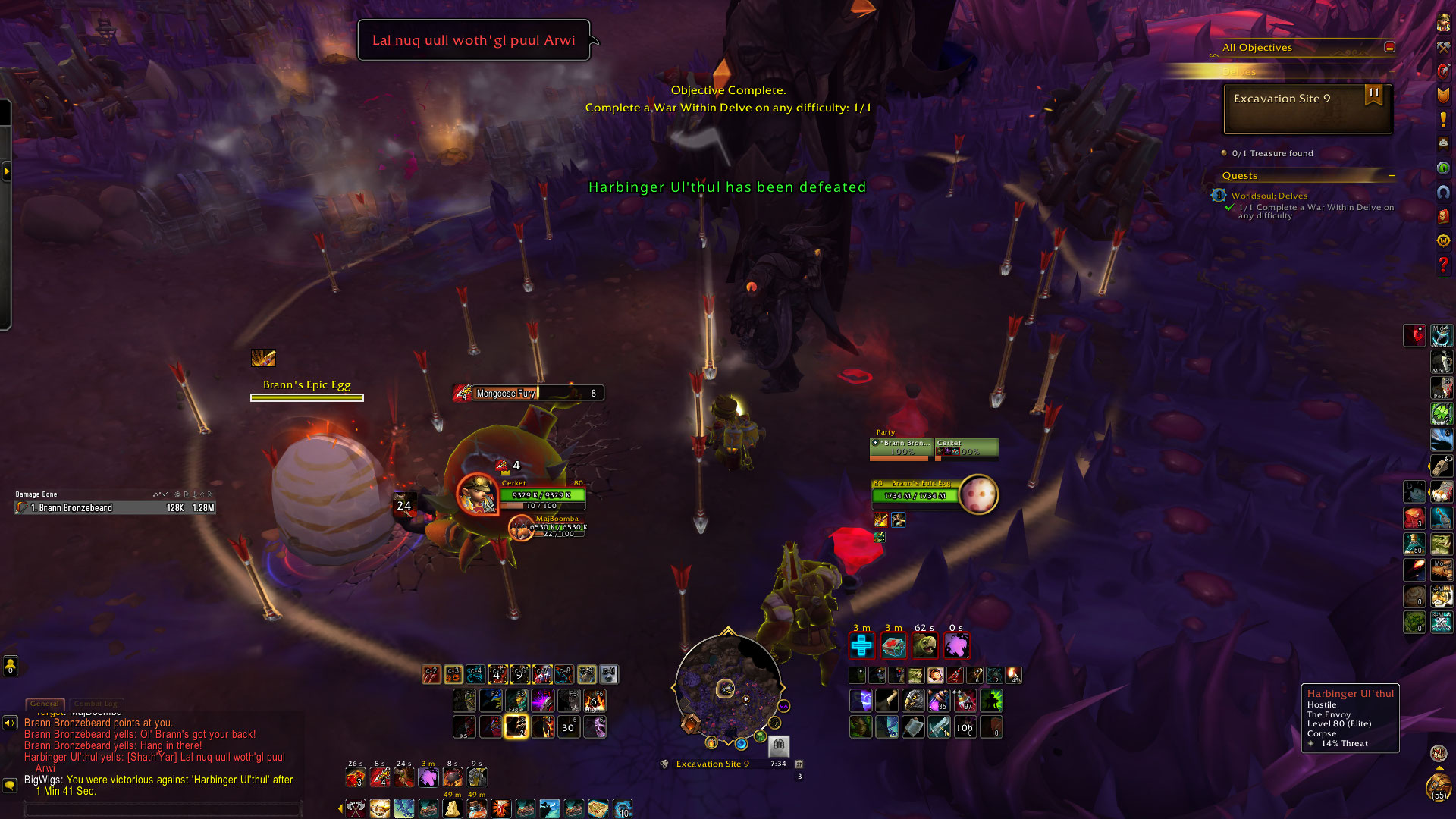The image size is (1456, 819).
Task: Click the cheese wedge item icon
Action: 452,808
